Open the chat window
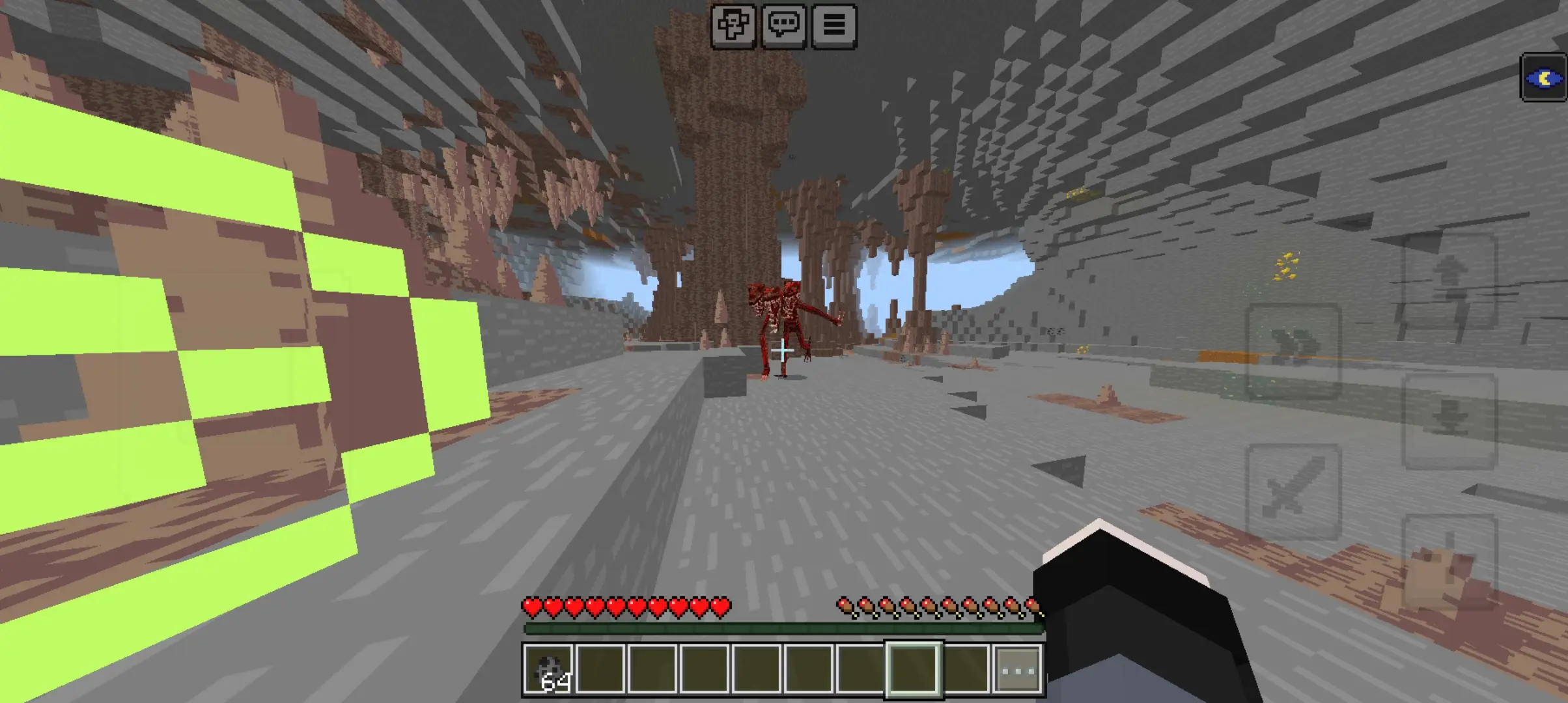 coord(784,26)
